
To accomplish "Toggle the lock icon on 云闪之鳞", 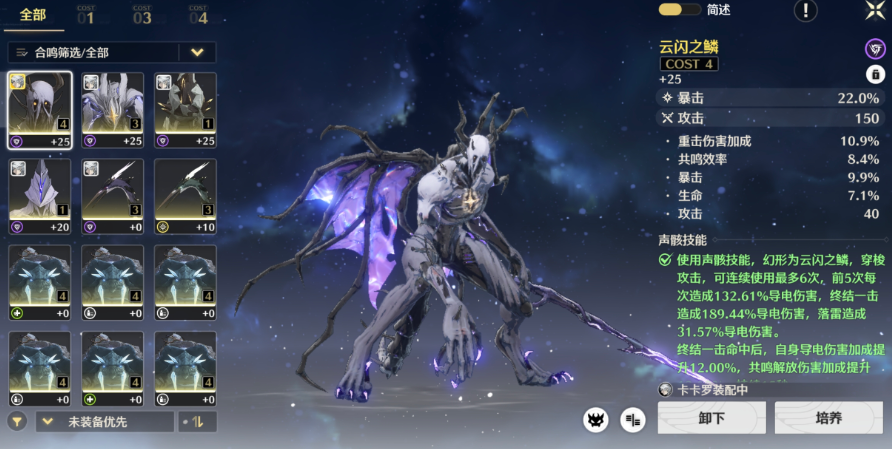I will coord(875,74).
